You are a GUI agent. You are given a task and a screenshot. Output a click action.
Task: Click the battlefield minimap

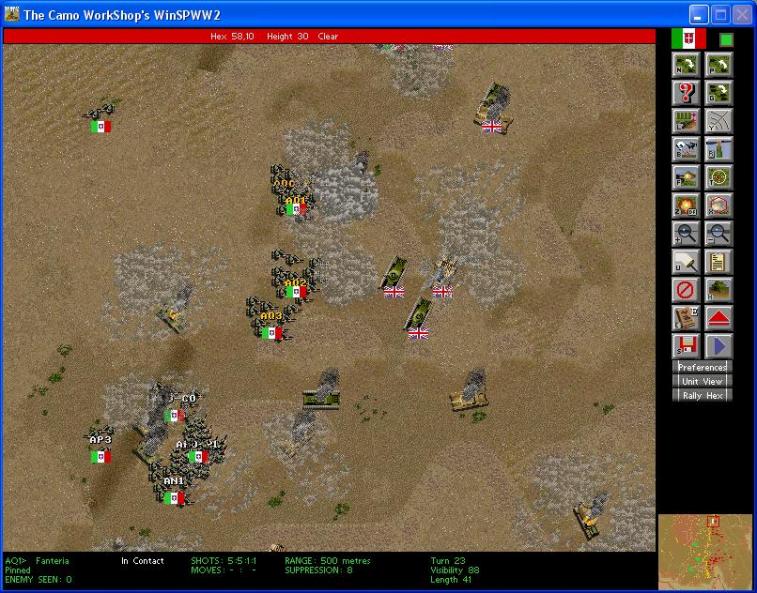705,550
